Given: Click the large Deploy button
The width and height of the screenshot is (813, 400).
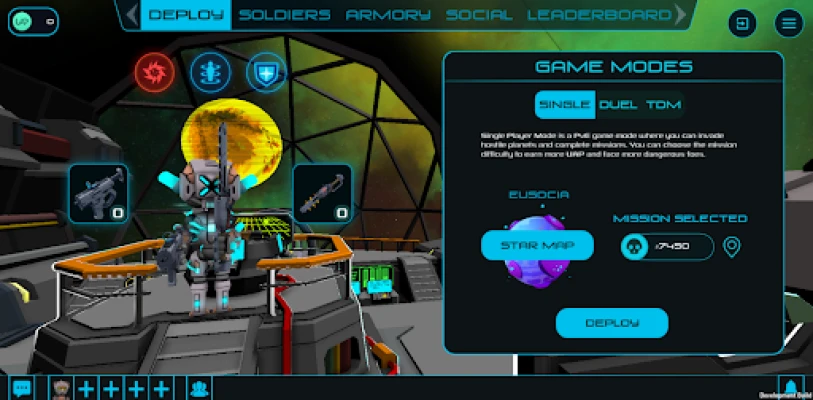Looking at the screenshot, I should [x=612, y=323].
